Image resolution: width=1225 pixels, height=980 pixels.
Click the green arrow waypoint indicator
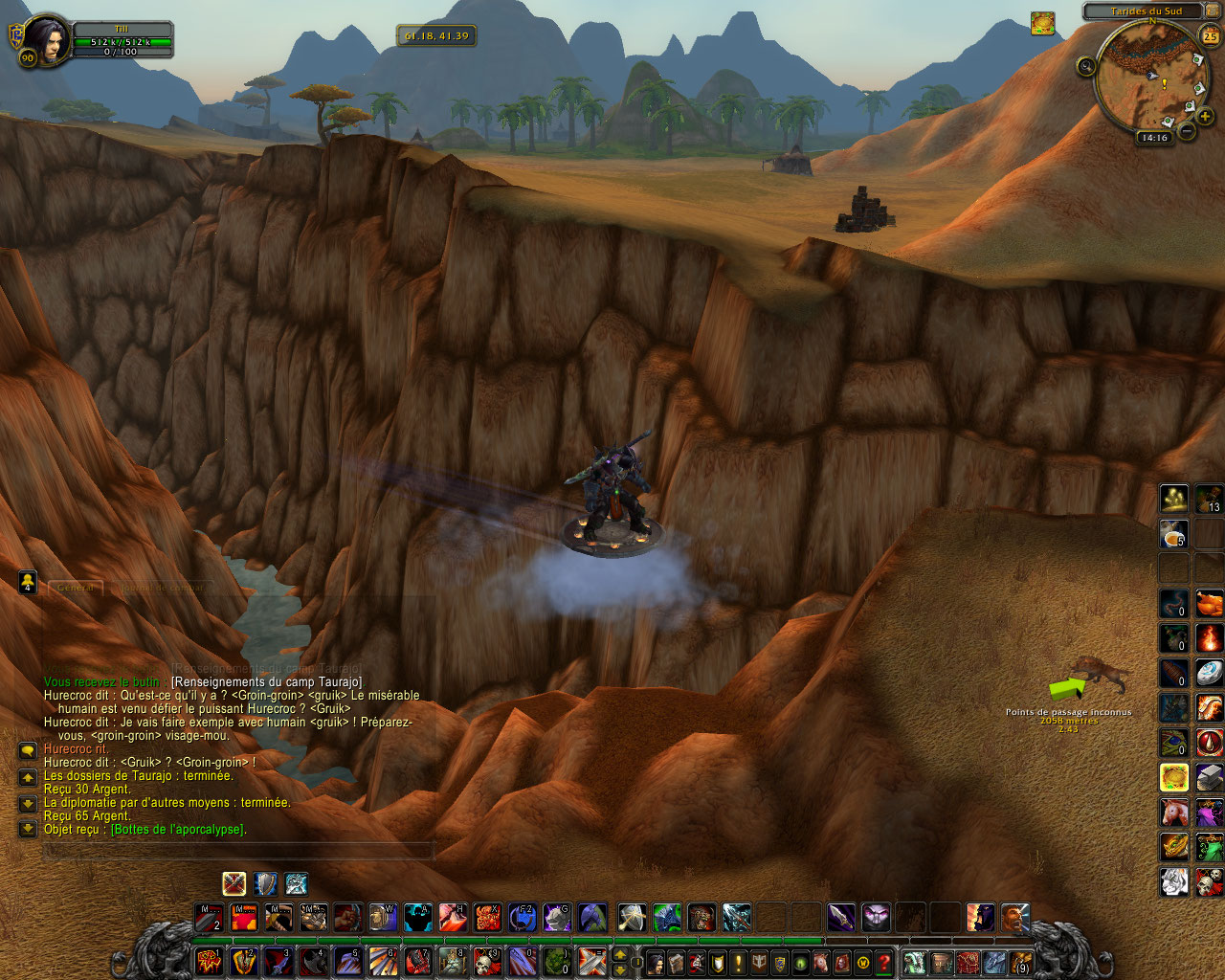(x=1066, y=687)
